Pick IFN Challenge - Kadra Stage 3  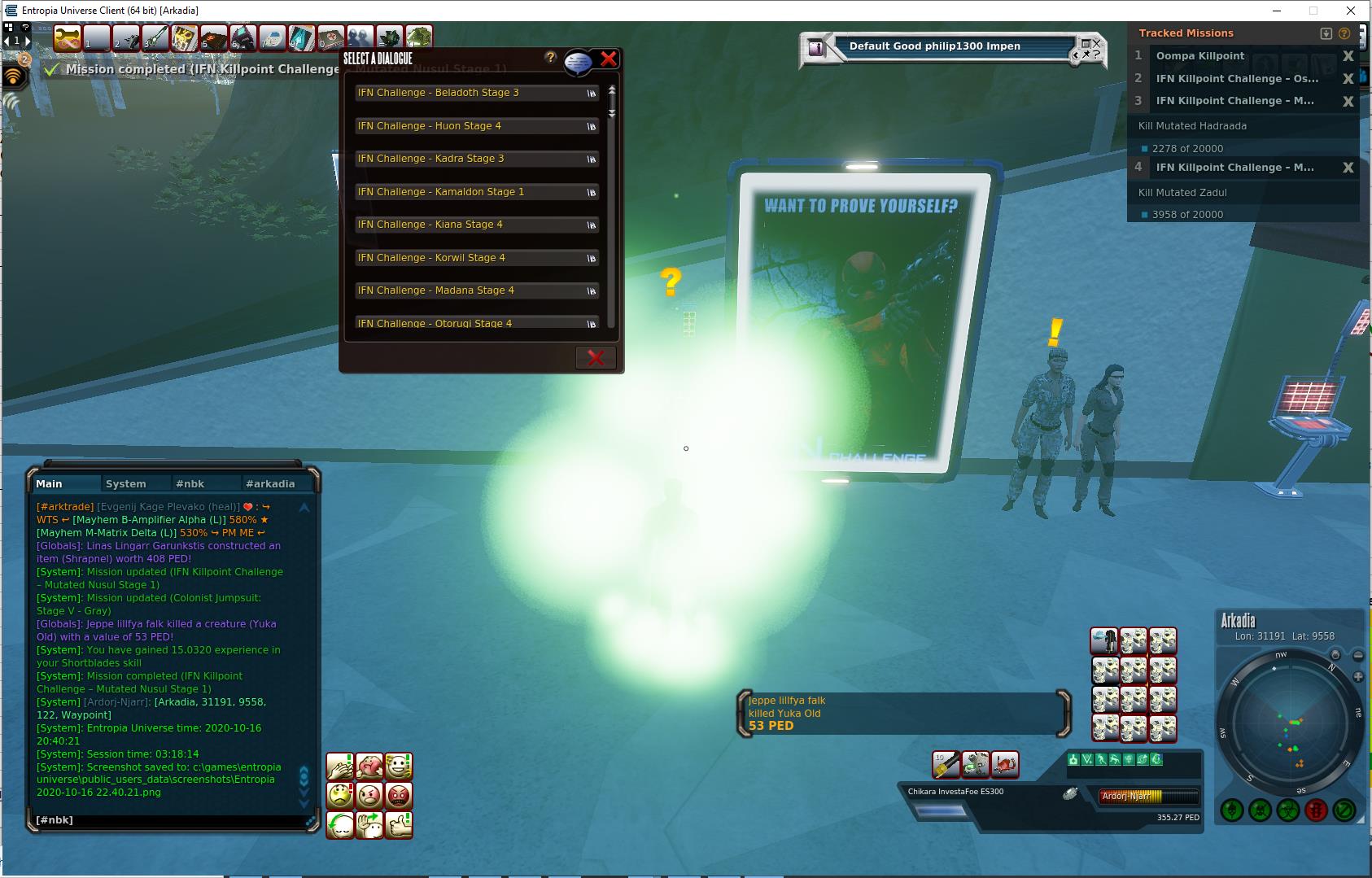(x=476, y=159)
